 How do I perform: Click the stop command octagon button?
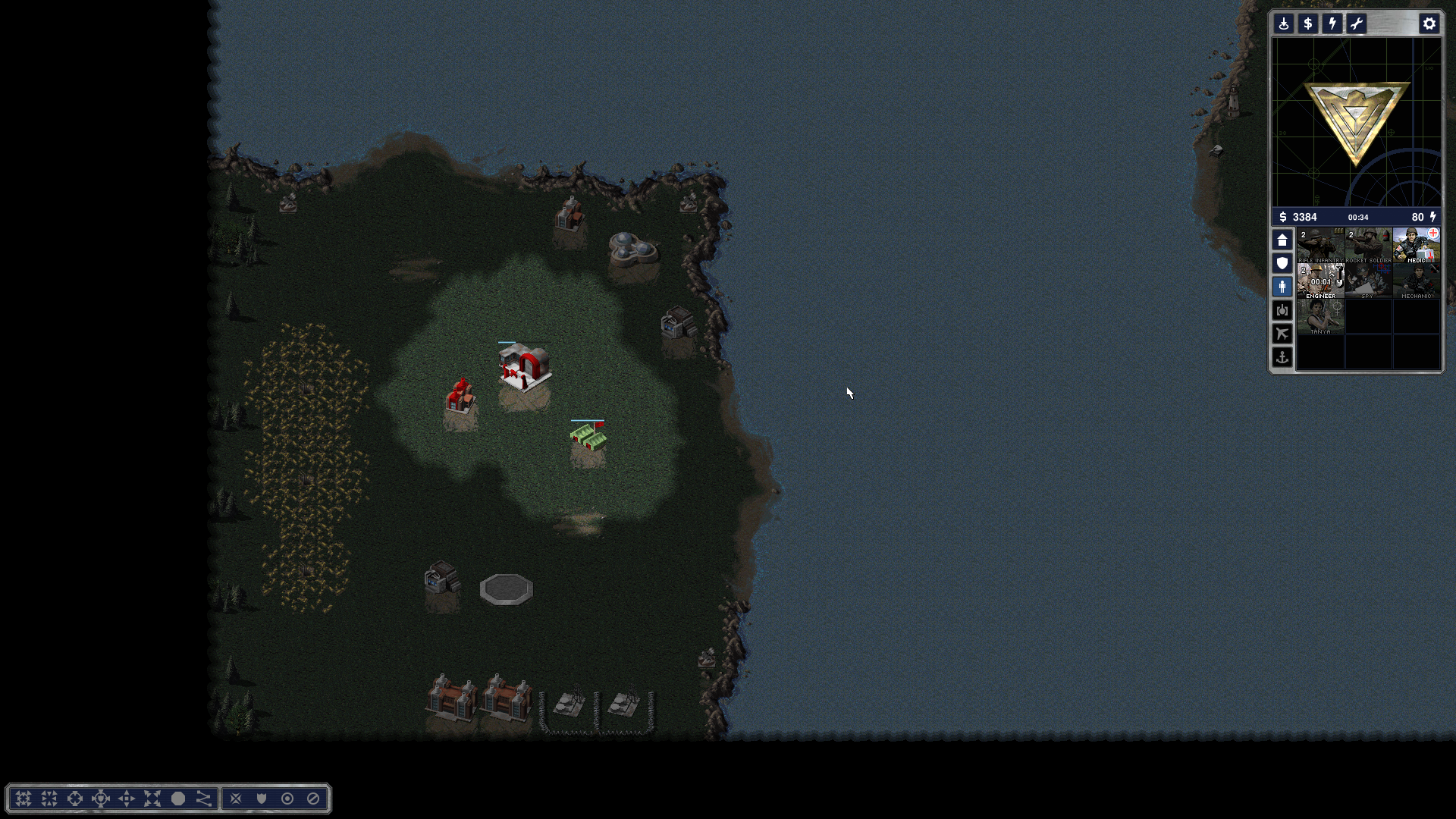click(x=178, y=799)
